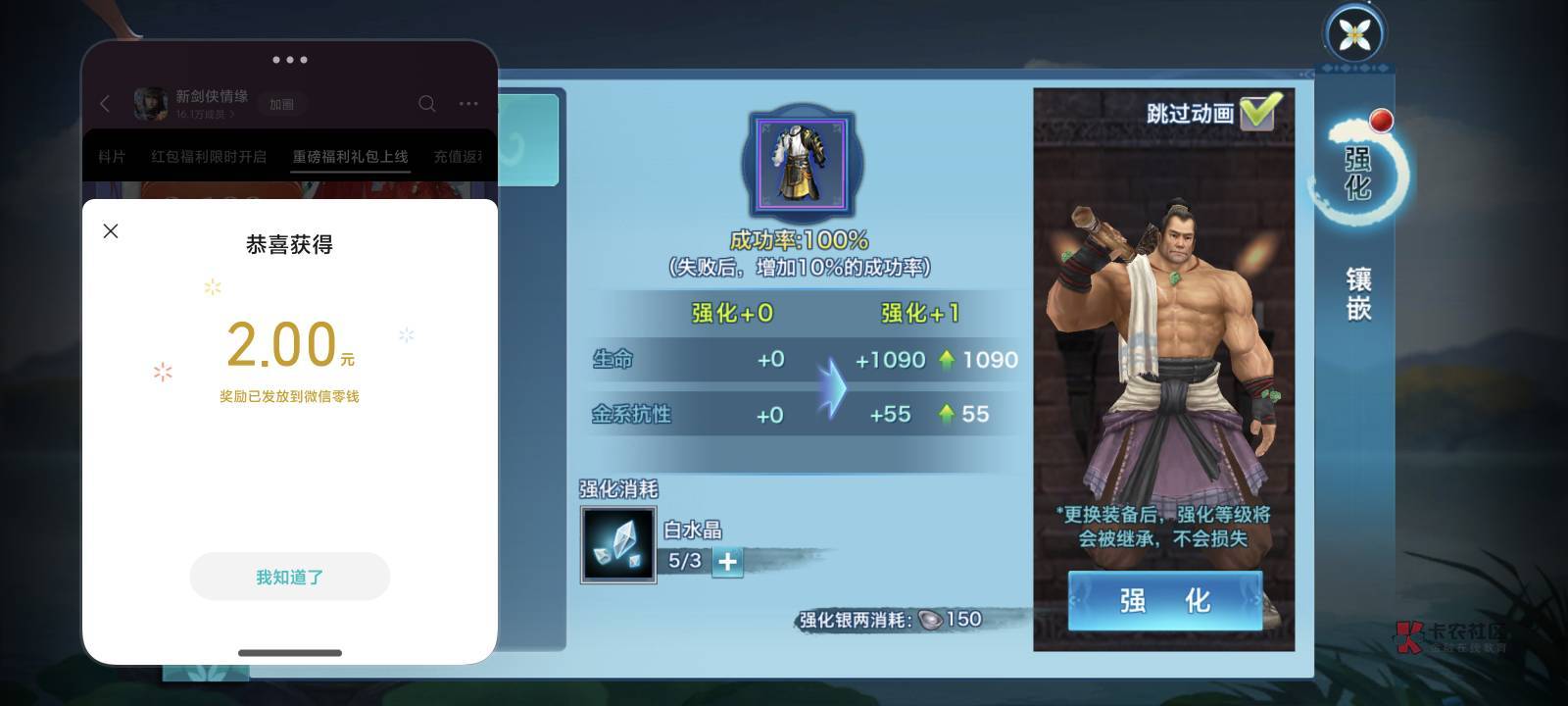Select the armor equipment icon
The width and height of the screenshot is (1568, 706).
click(803, 162)
